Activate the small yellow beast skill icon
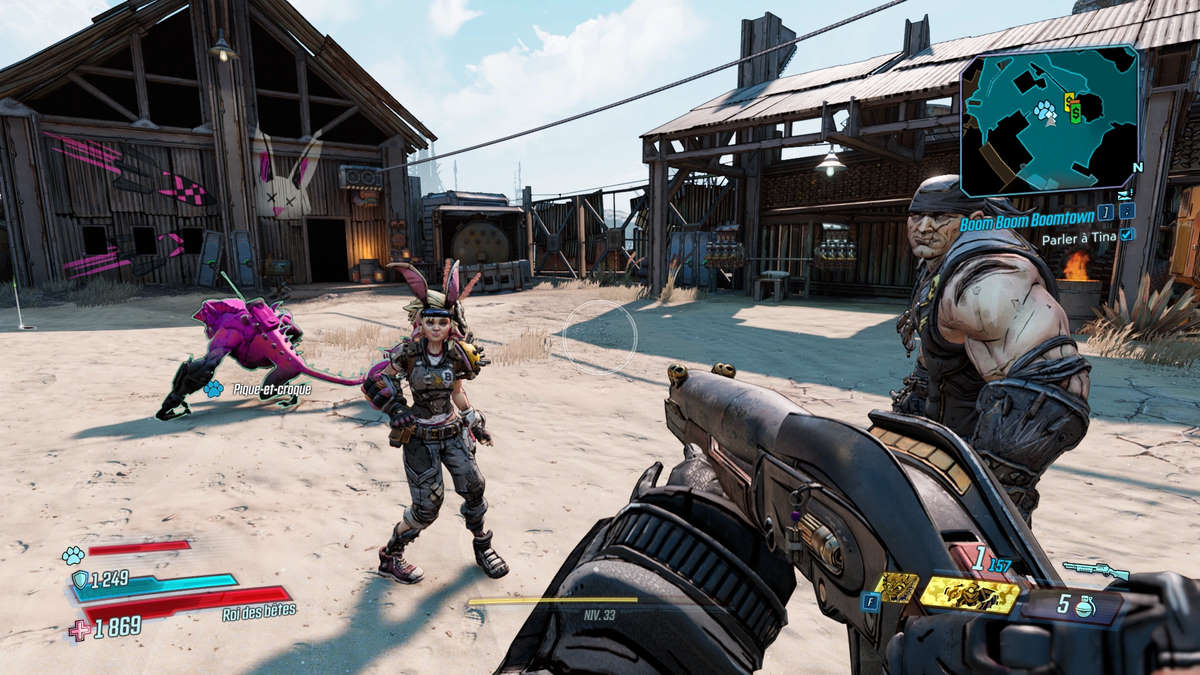The height and width of the screenshot is (675, 1200). 896,587
